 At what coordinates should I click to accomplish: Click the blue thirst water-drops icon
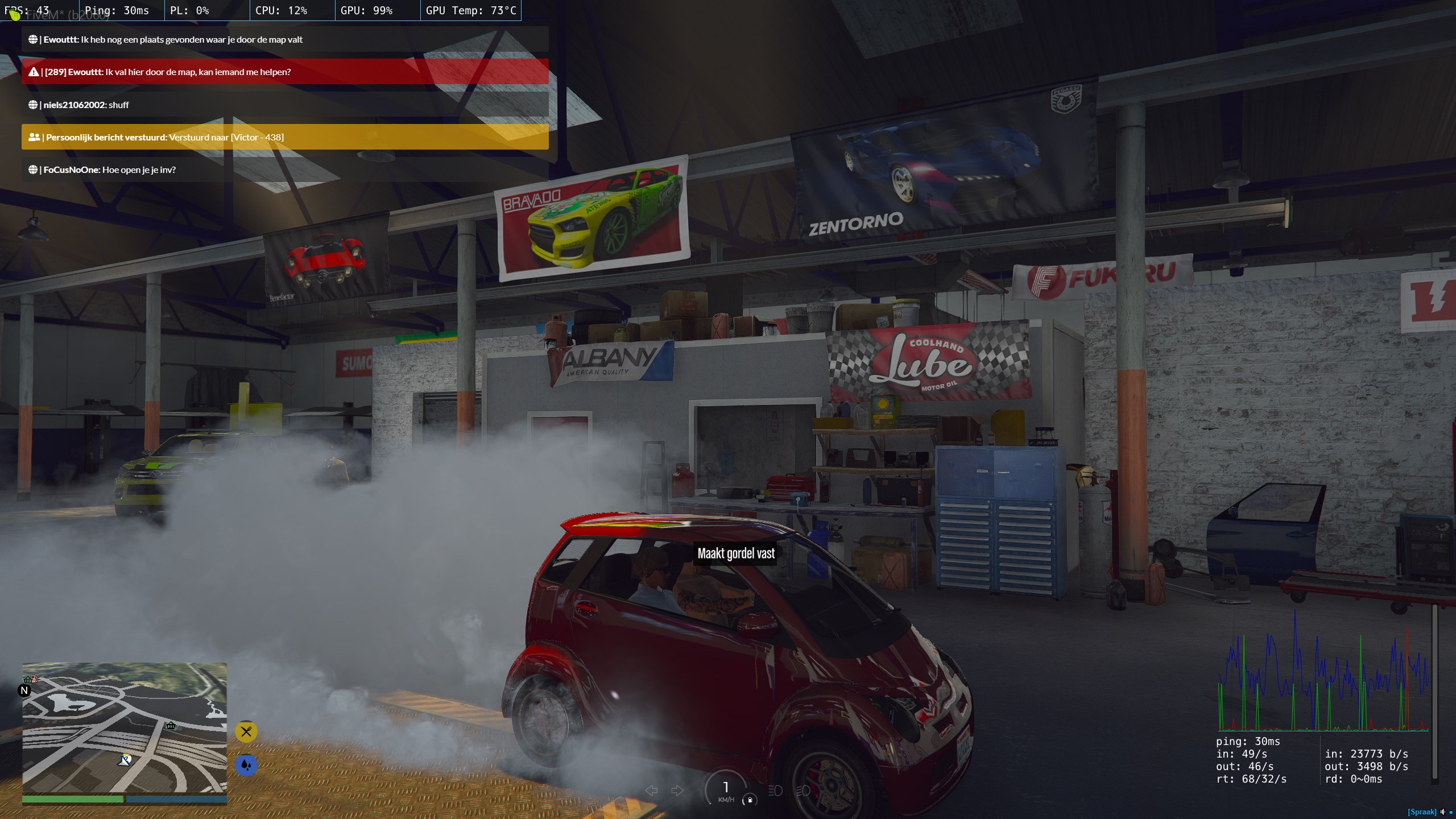click(x=246, y=765)
